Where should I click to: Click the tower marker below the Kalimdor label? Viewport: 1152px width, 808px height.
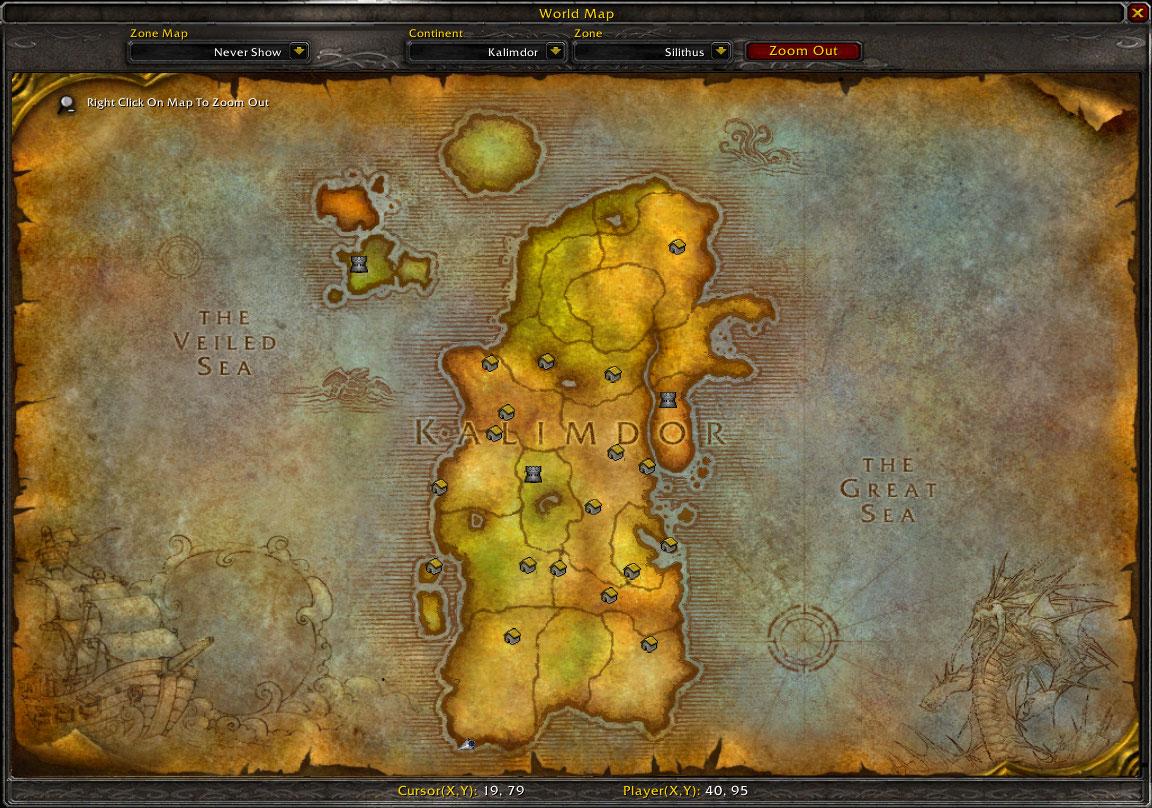pos(533,473)
